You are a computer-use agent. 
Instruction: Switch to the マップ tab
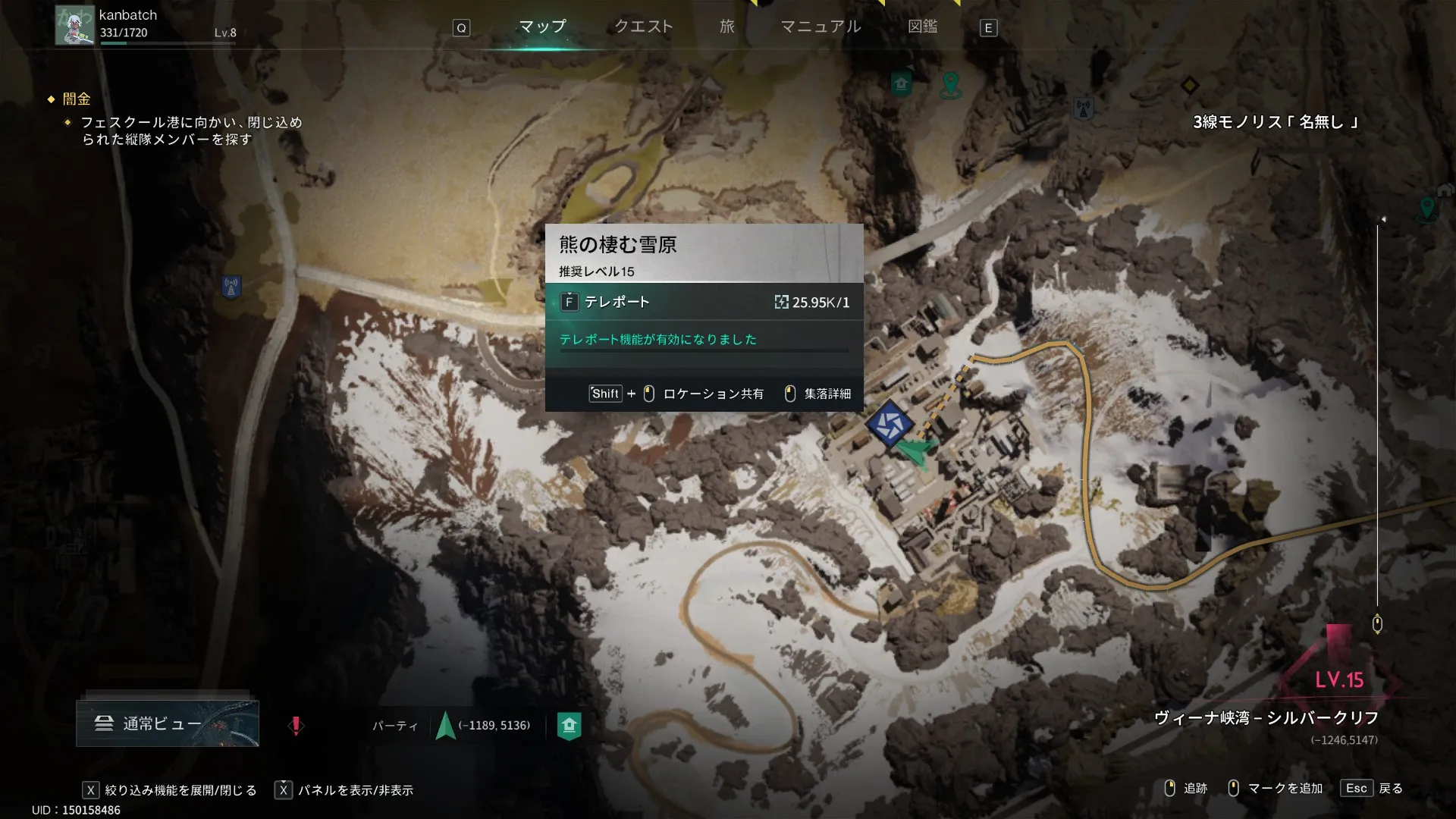(x=542, y=27)
